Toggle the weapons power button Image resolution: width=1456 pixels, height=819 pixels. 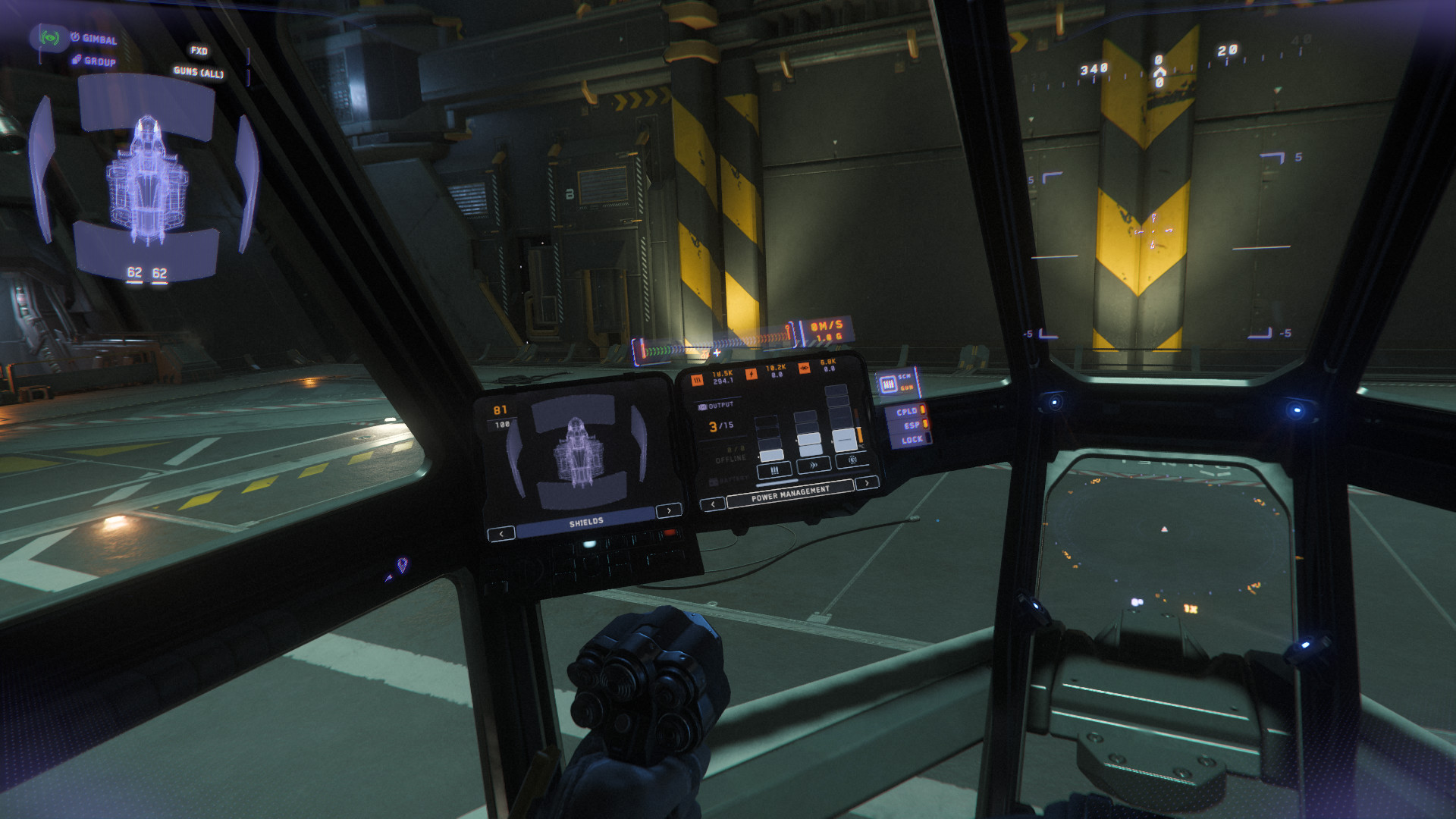[774, 470]
